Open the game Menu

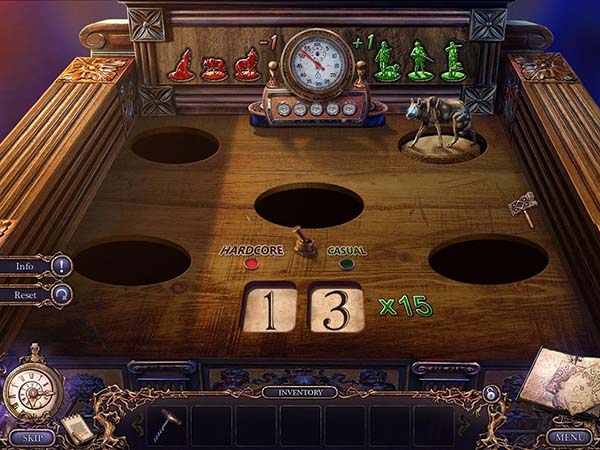point(568,437)
